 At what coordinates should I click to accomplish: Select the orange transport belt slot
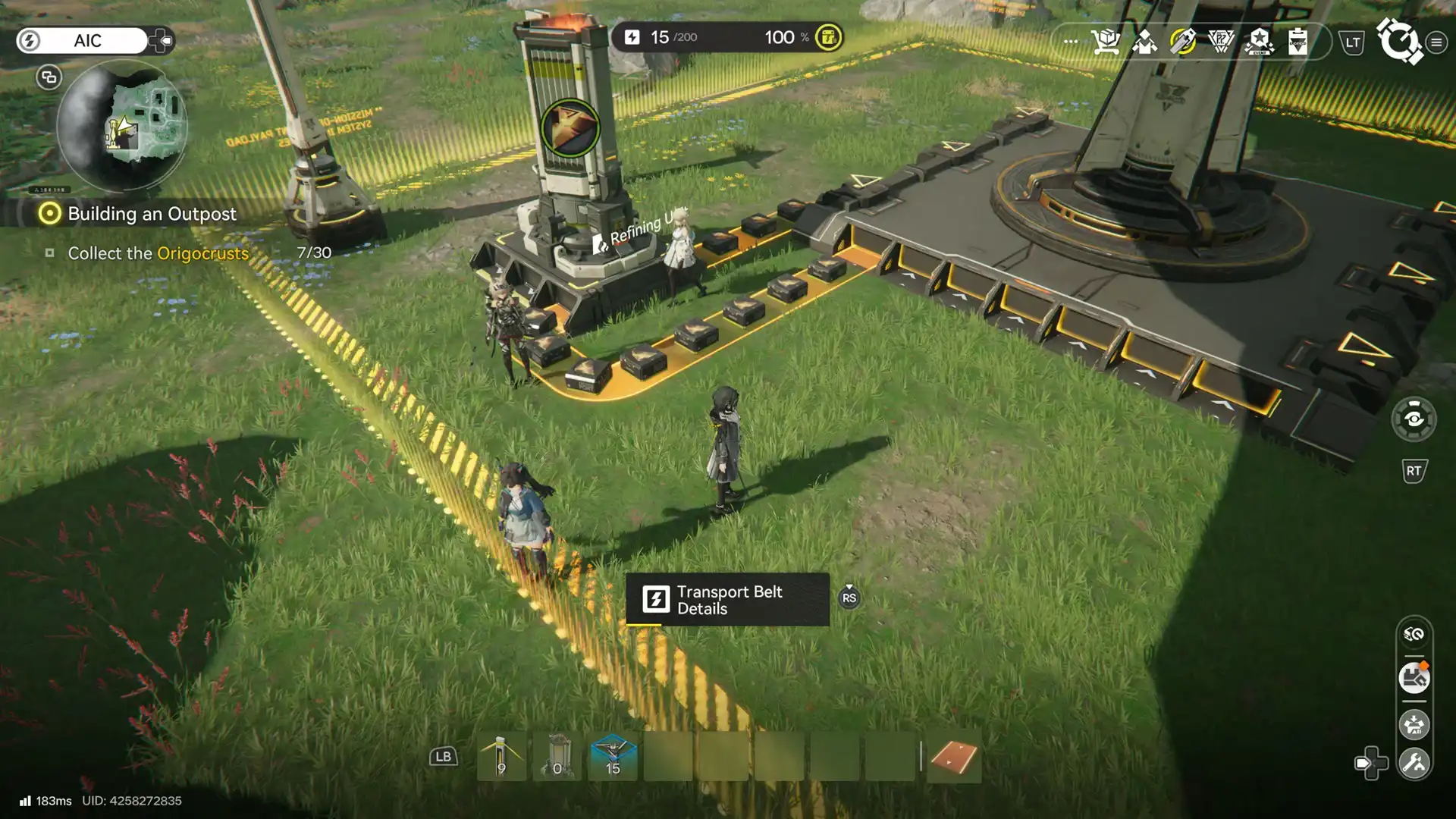coord(953,757)
